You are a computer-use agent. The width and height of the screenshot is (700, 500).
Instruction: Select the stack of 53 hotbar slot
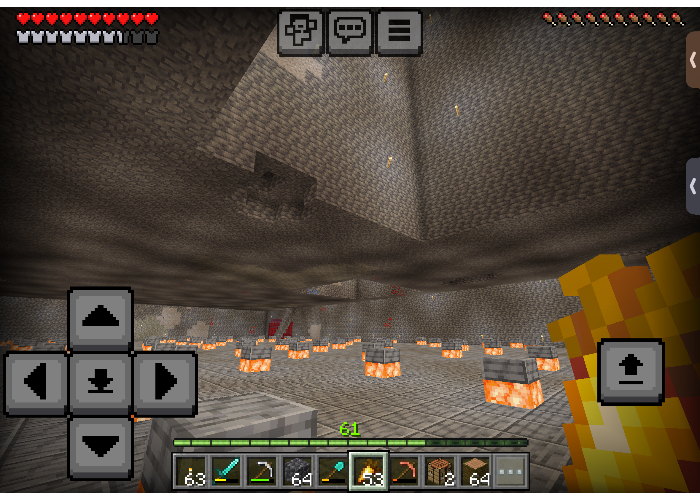point(369,471)
